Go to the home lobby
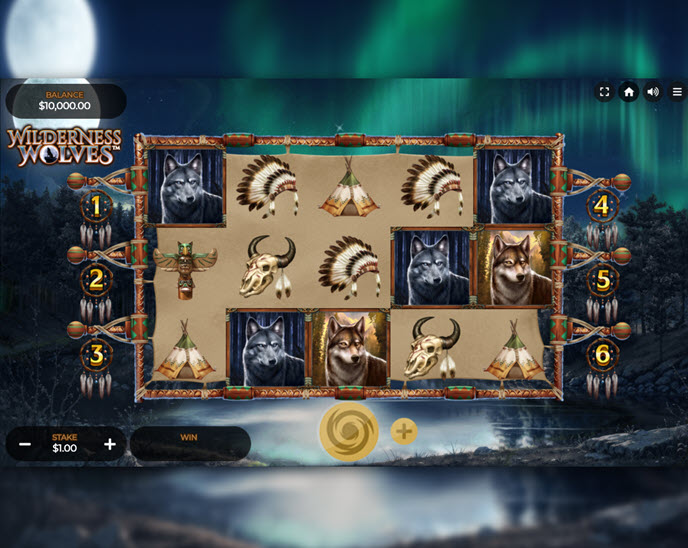 629,92
